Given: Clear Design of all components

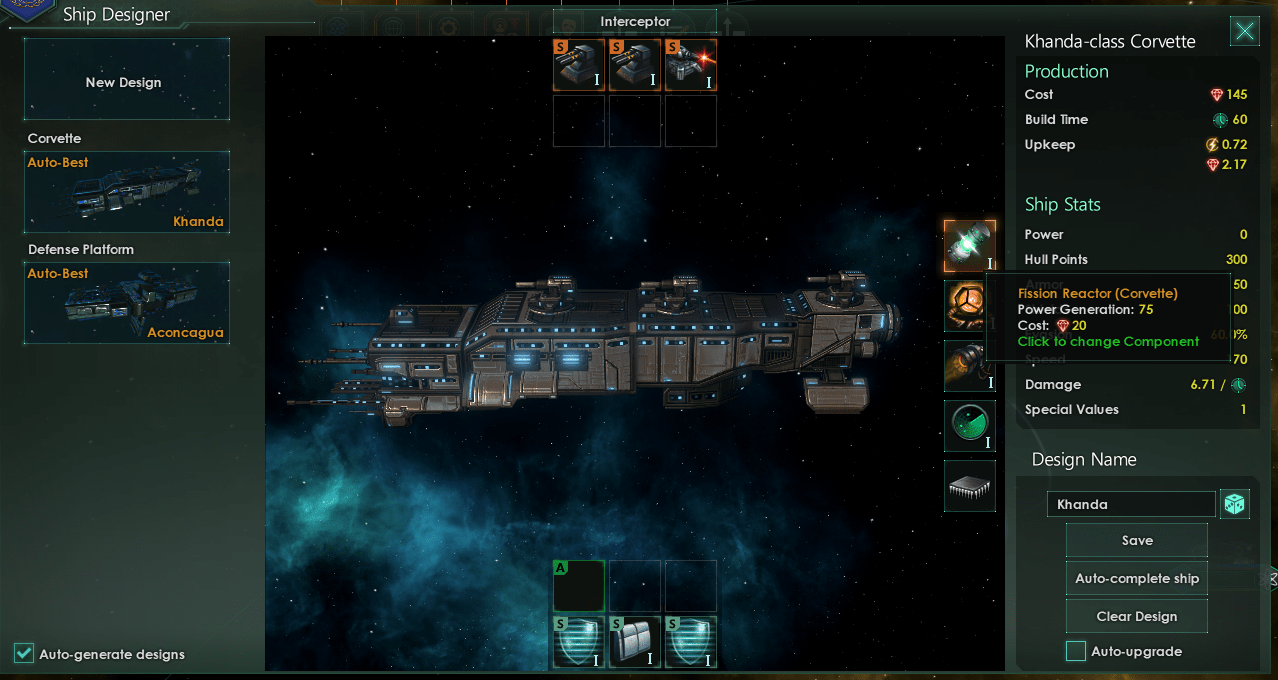Looking at the screenshot, I should tap(1137, 616).
